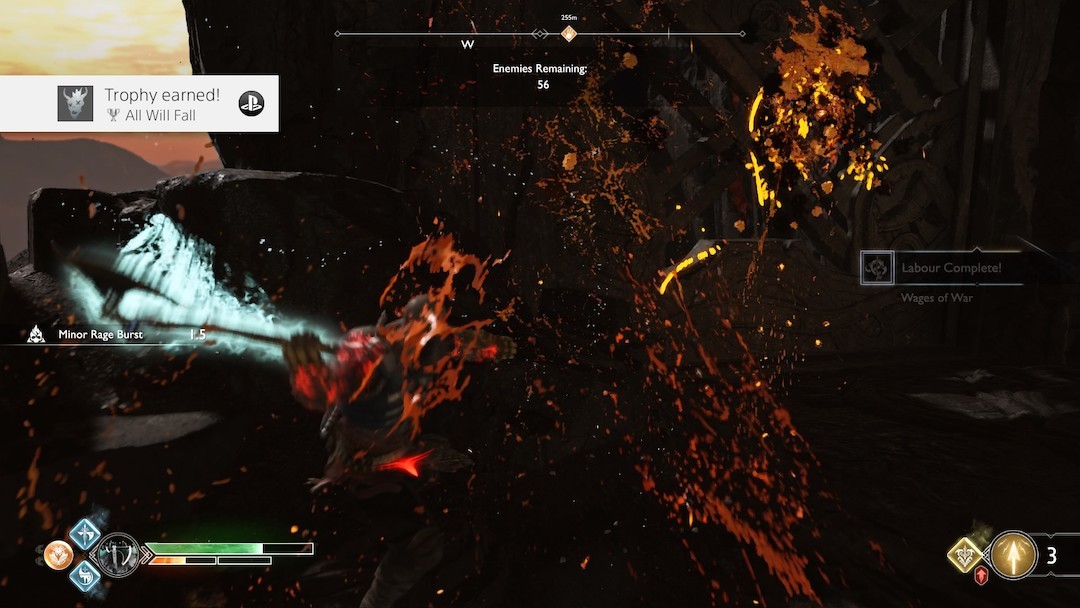Use the yellow diamond relic icon
Viewport: 1080px width, 608px height.
966,553
